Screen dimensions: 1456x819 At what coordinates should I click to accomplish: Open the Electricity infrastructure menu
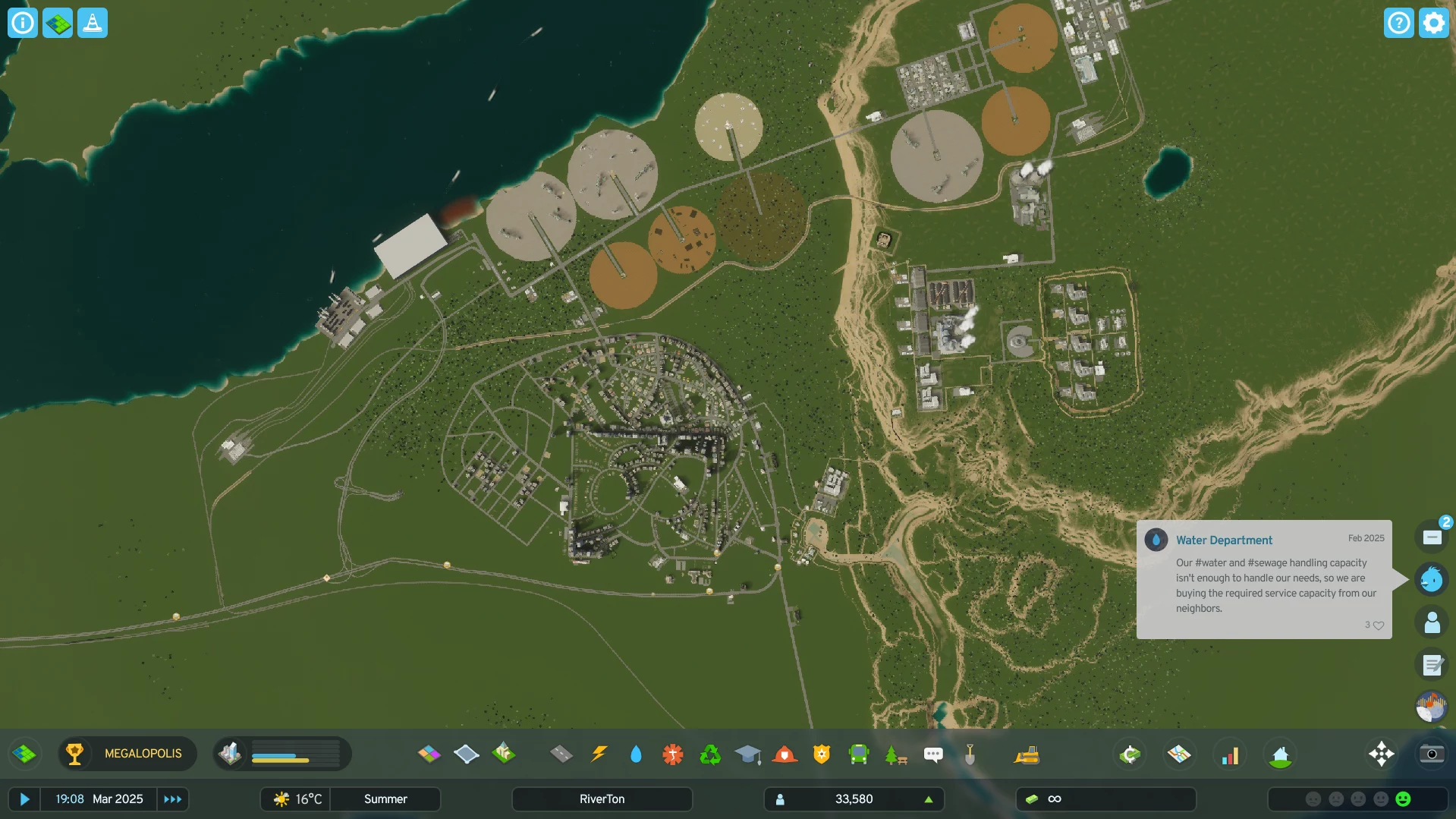pyautogui.click(x=599, y=754)
